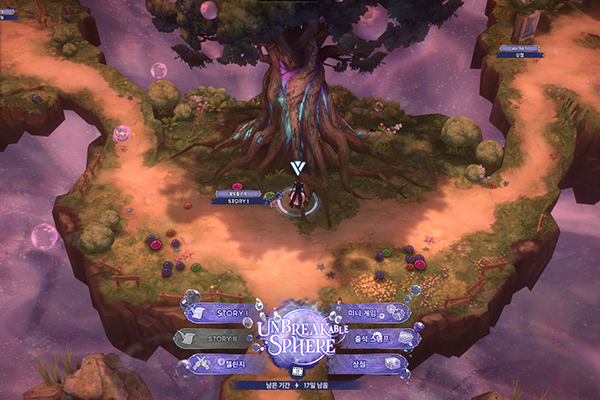
Task: Open the 상점 (Shop) button
Action: pos(372,364)
